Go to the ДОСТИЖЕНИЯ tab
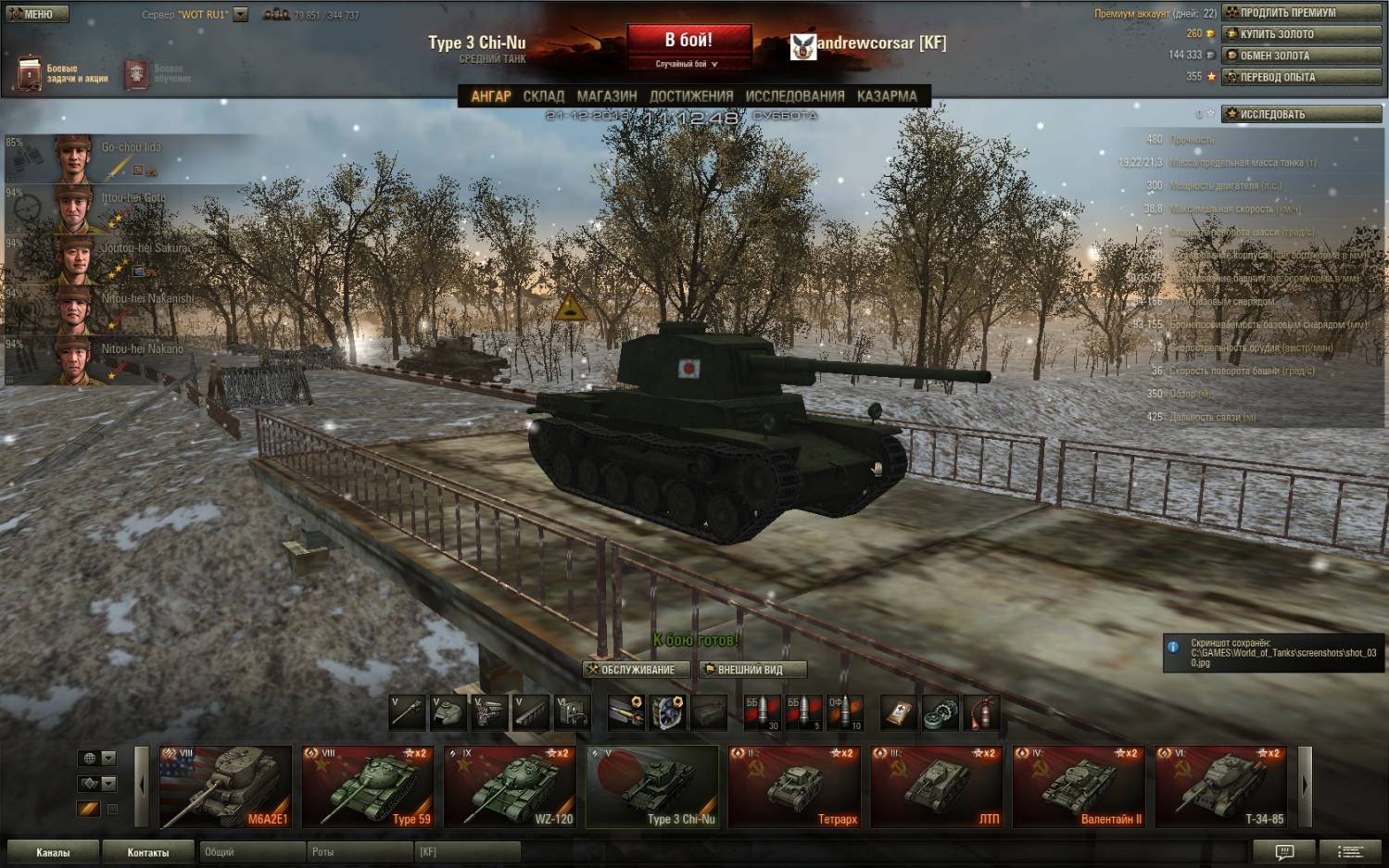 pyautogui.click(x=691, y=96)
